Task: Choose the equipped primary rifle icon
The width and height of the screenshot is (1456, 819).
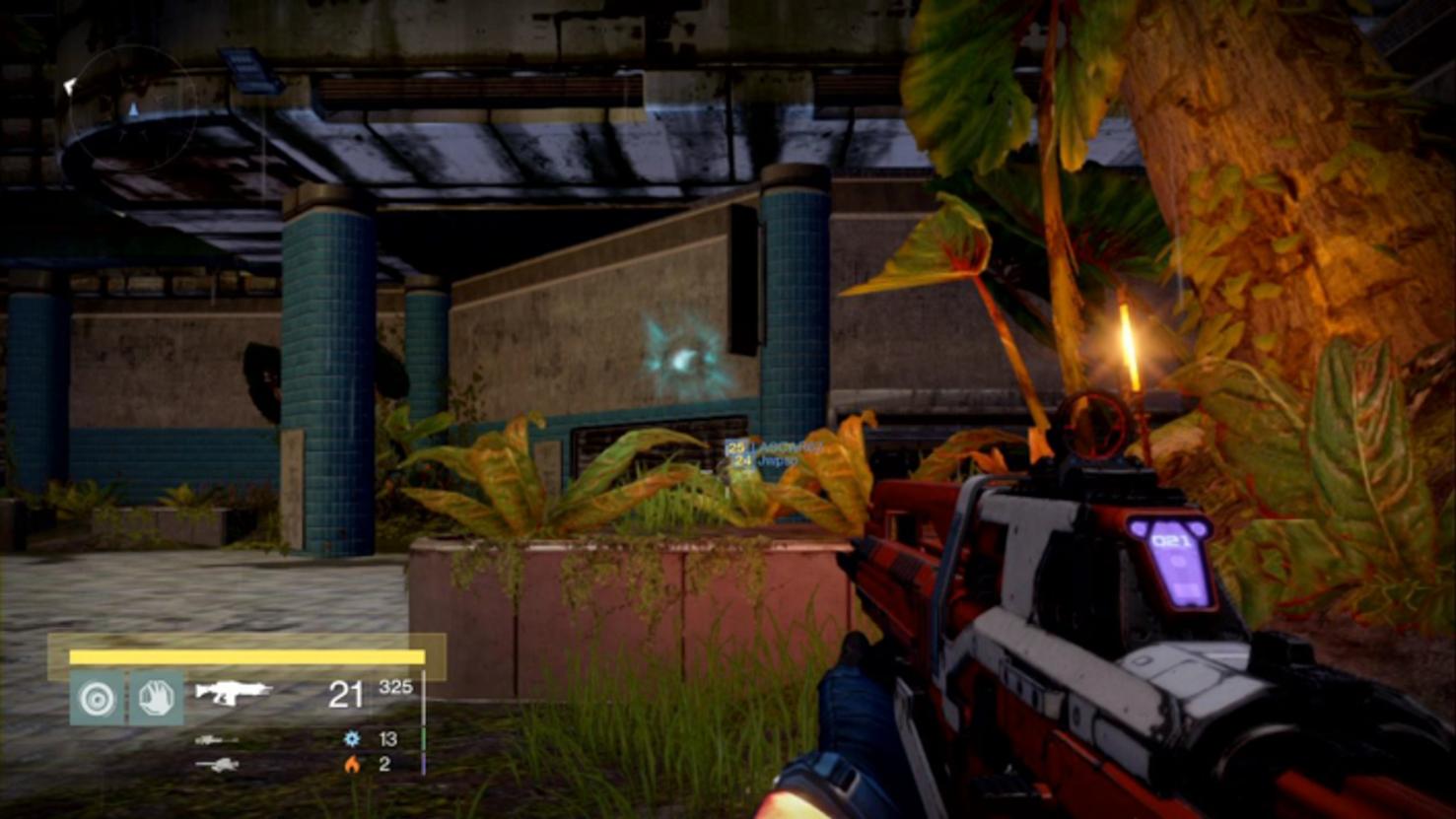Action: tap(232, 692)
